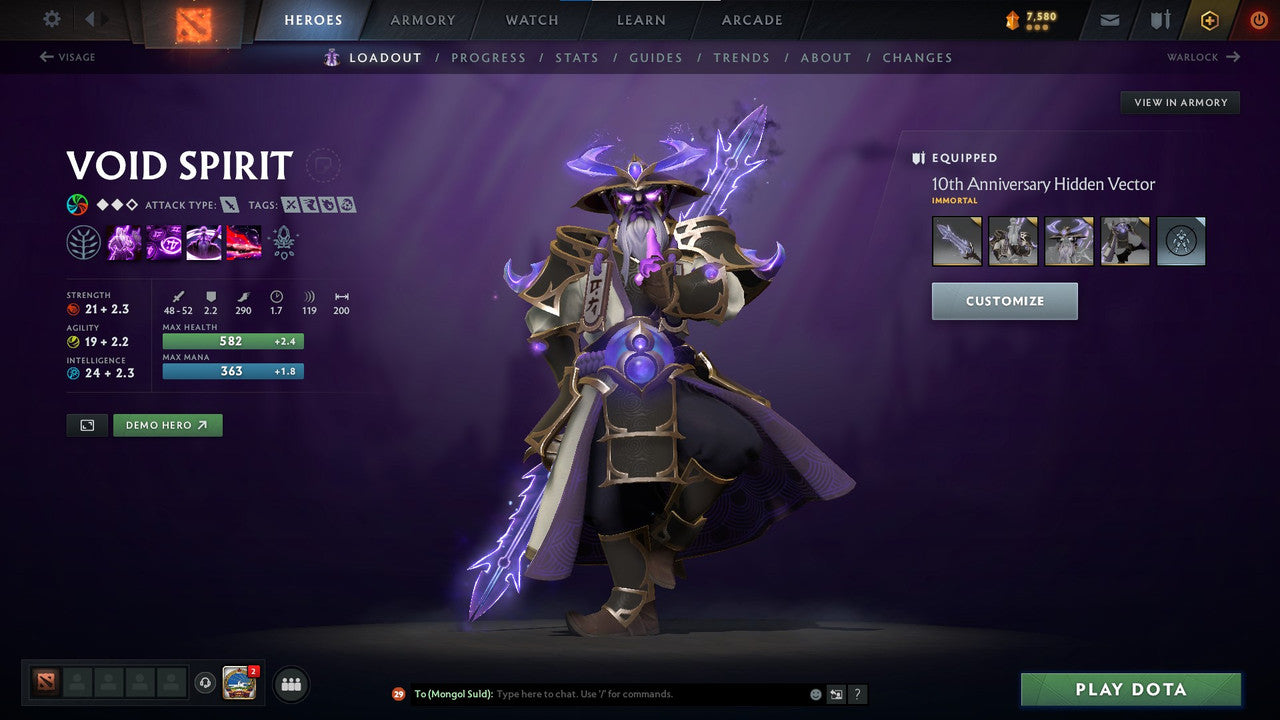Viewport: 1280px width, 720px height.
Task: Click the Dota Plus hexagon icon
Action: click(x=1209, y=20)
